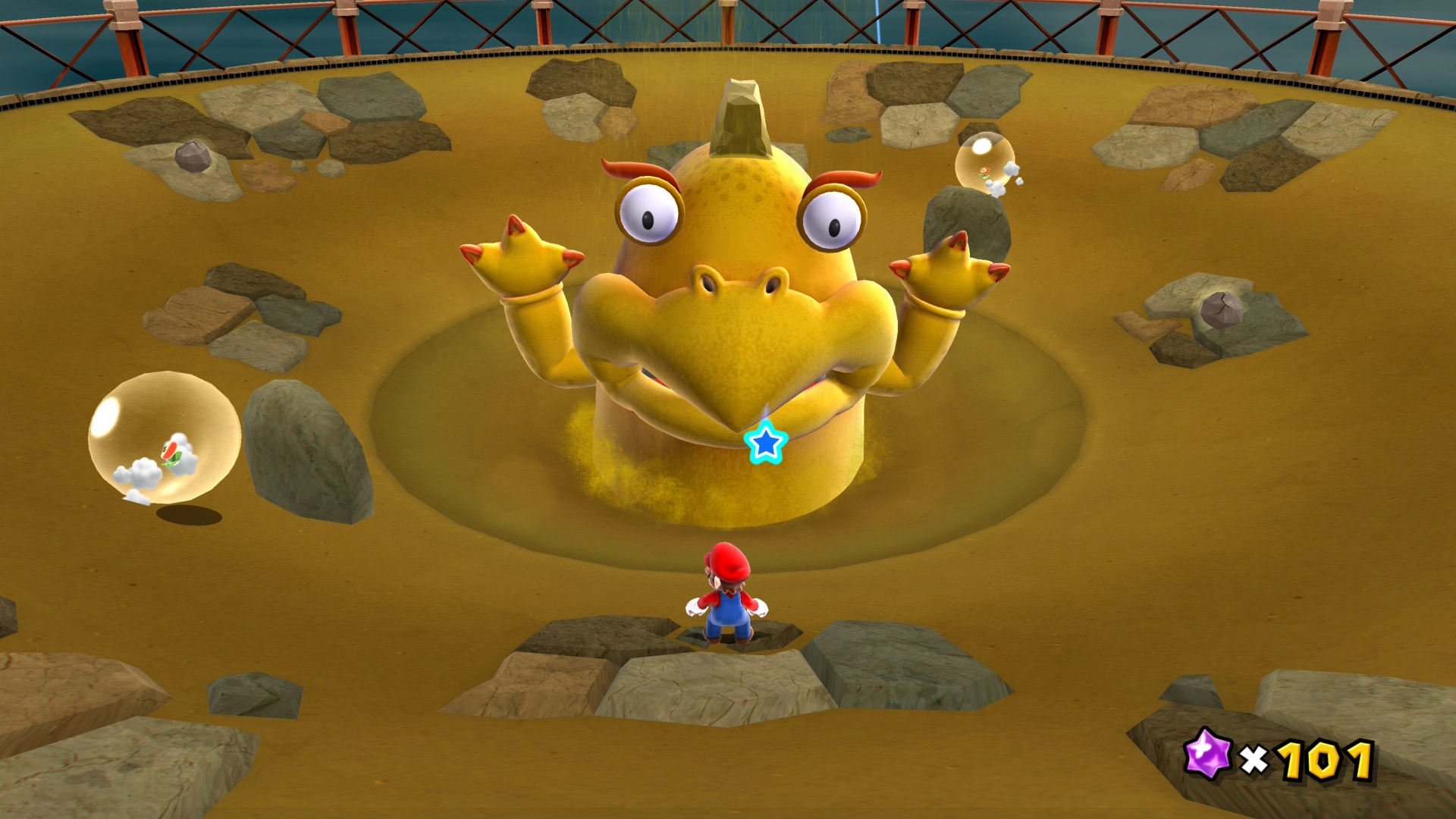1456x819 pixels.
Task: Click the purple star bit counter icon
Action: [1207, 755]
